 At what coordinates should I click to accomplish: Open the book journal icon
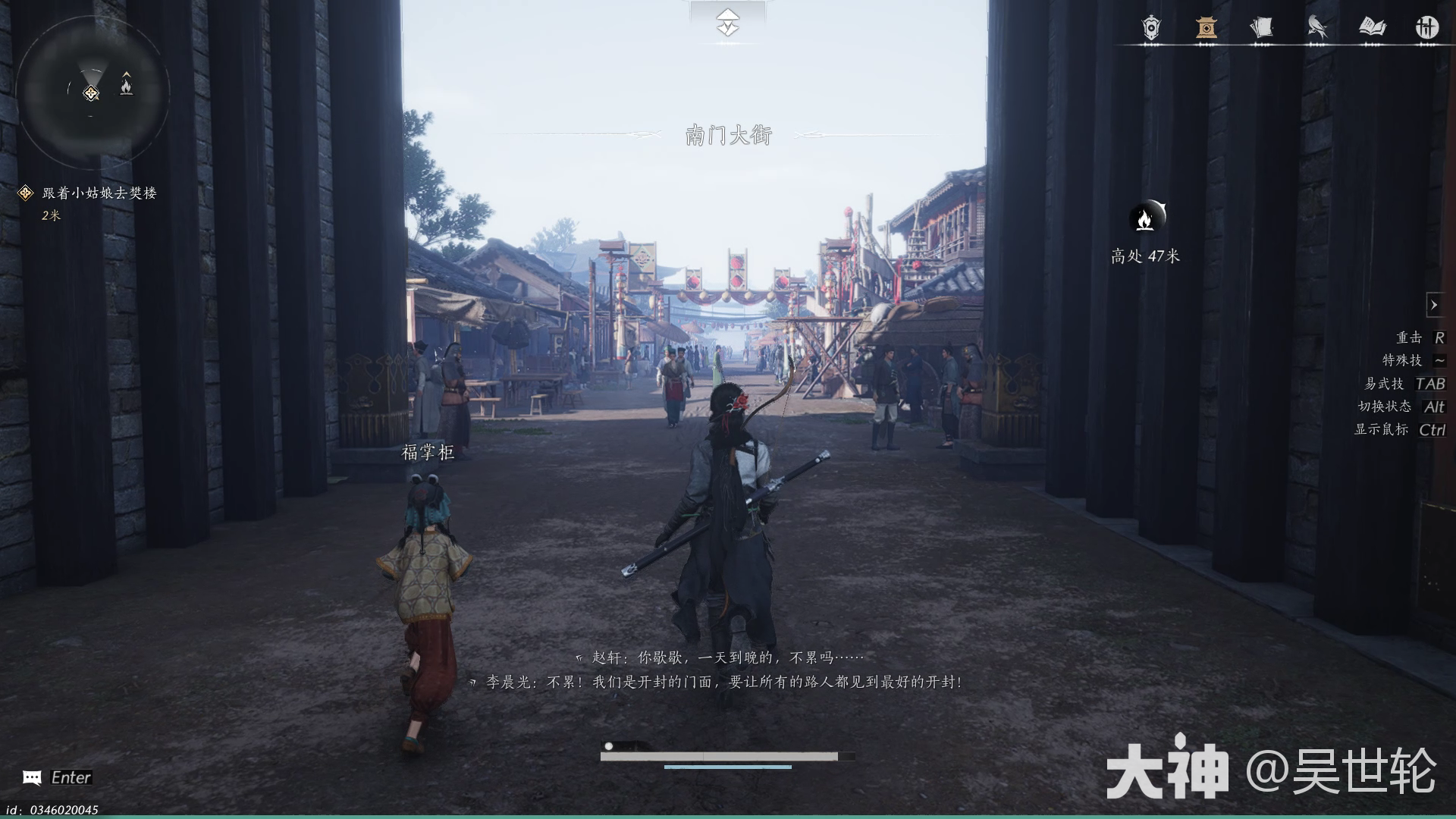[x=1373, y=27]
